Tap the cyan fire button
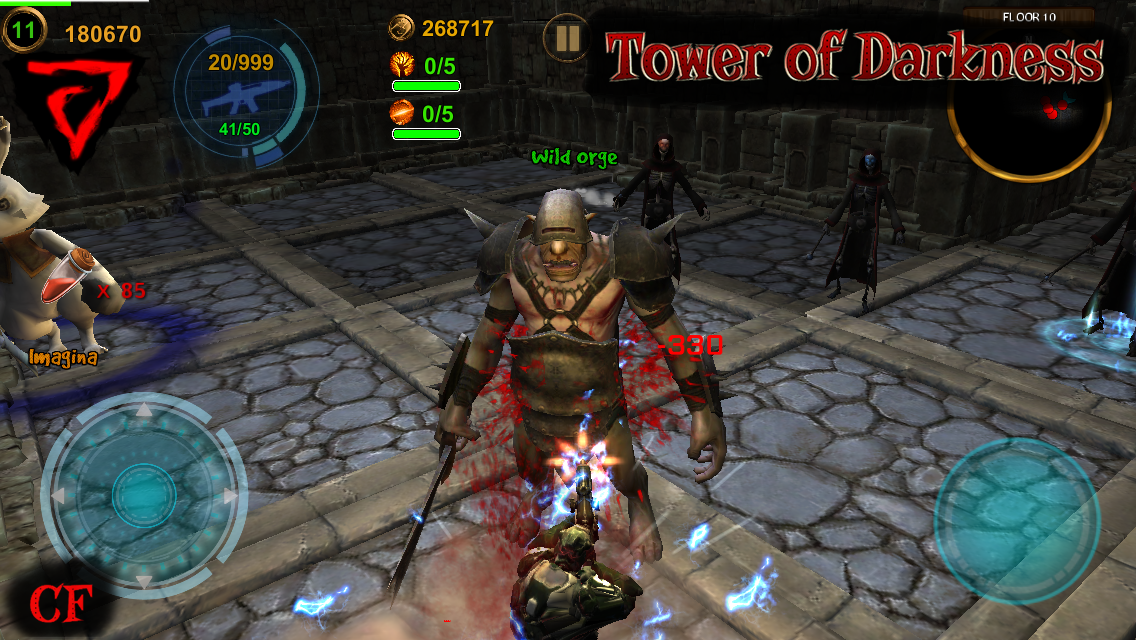The height and width of the screenshot is (640, 1136). pos(1016,520)
